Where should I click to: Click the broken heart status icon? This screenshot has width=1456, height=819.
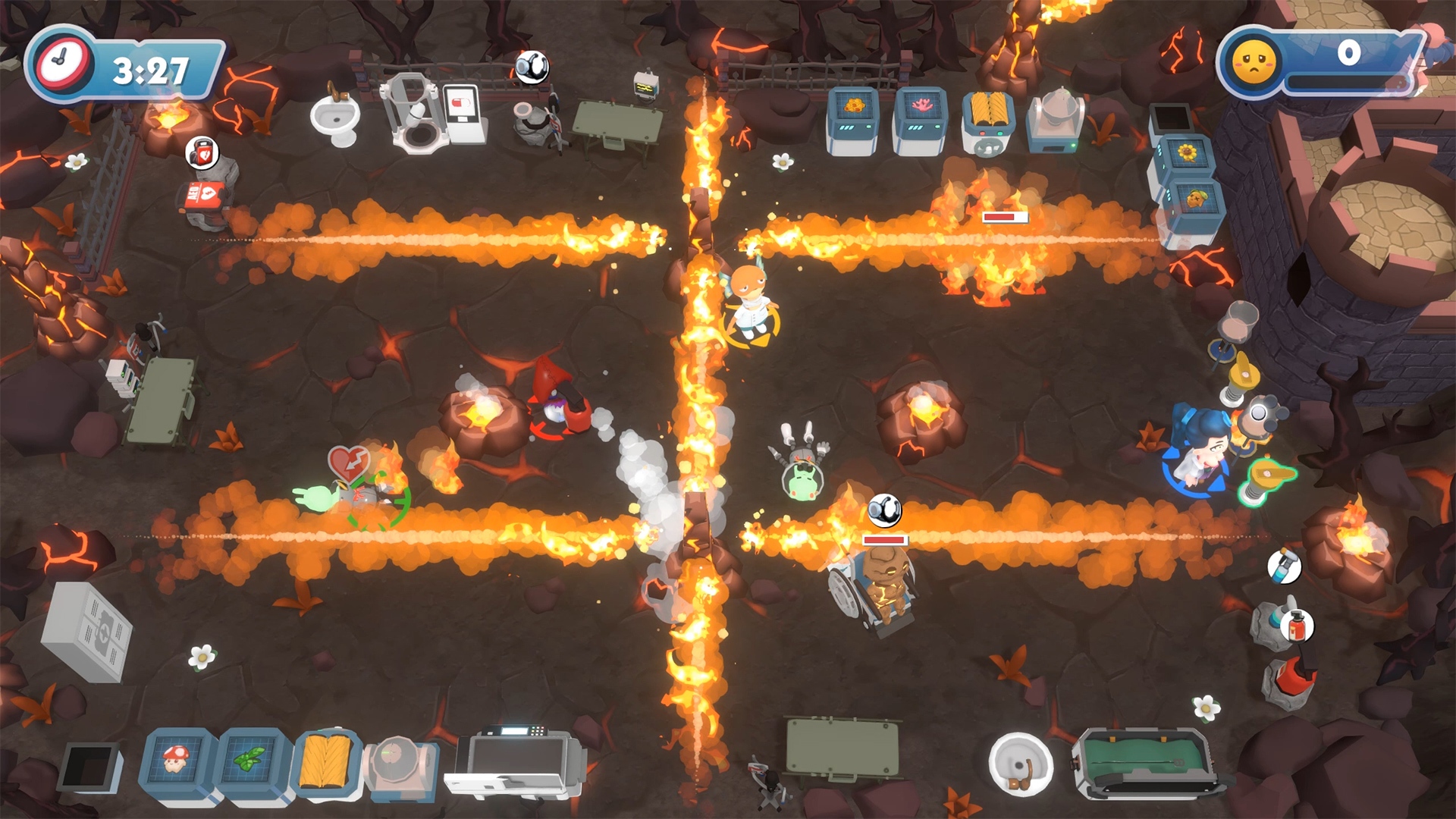[x=349, y=463]
